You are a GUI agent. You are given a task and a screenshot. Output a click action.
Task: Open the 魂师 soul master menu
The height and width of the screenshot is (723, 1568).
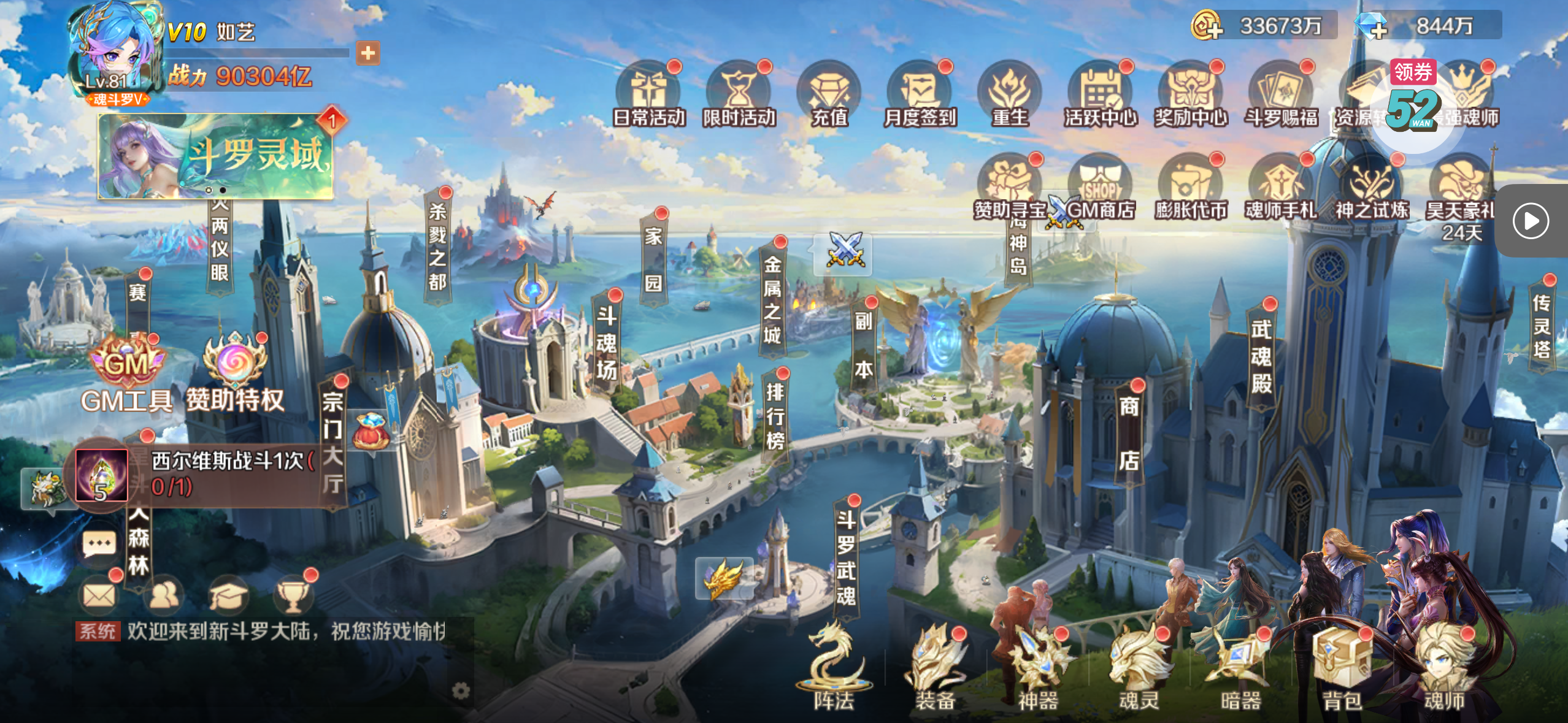point(1443,668)
